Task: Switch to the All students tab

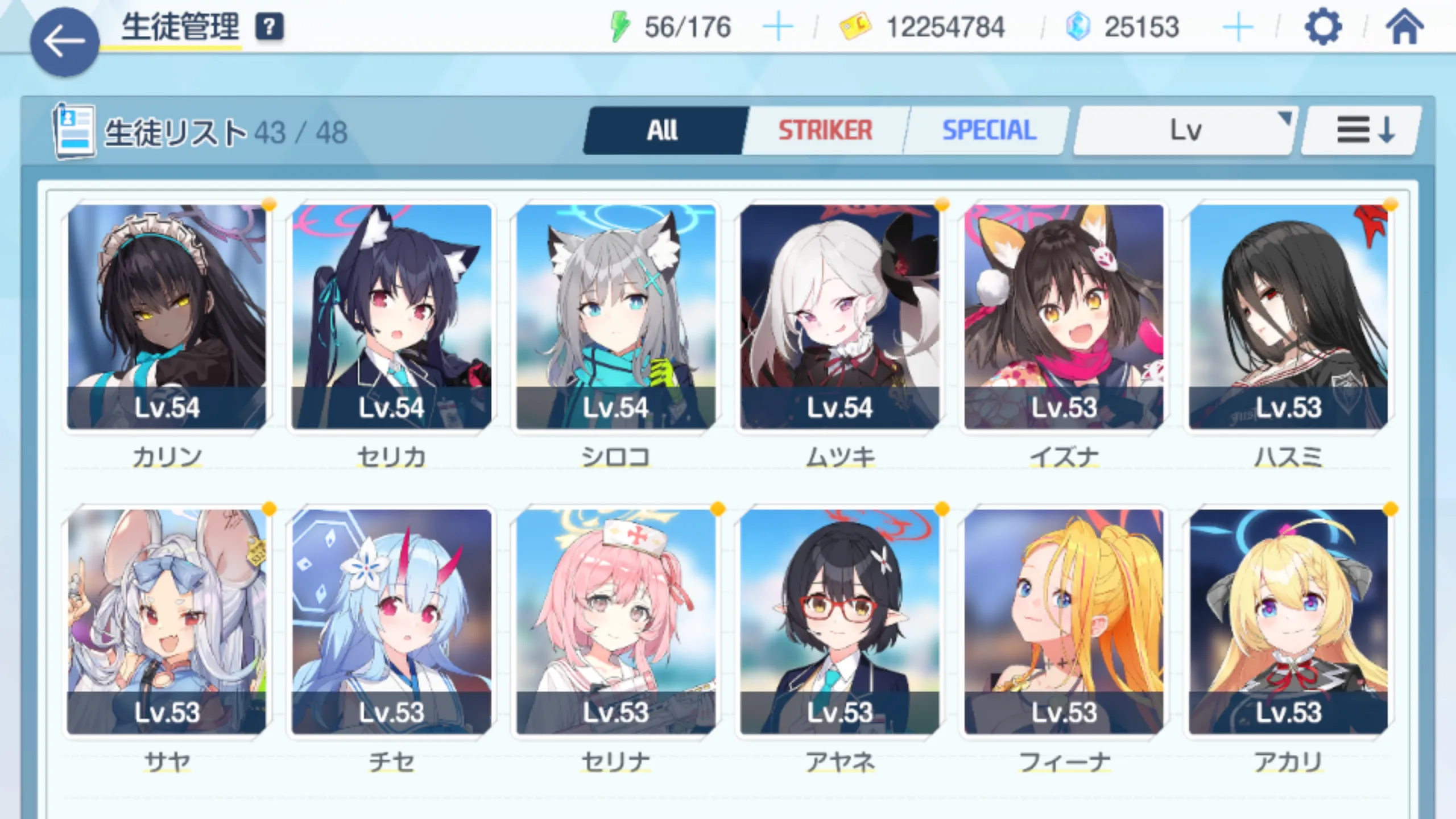Action: tap(663, 130)
